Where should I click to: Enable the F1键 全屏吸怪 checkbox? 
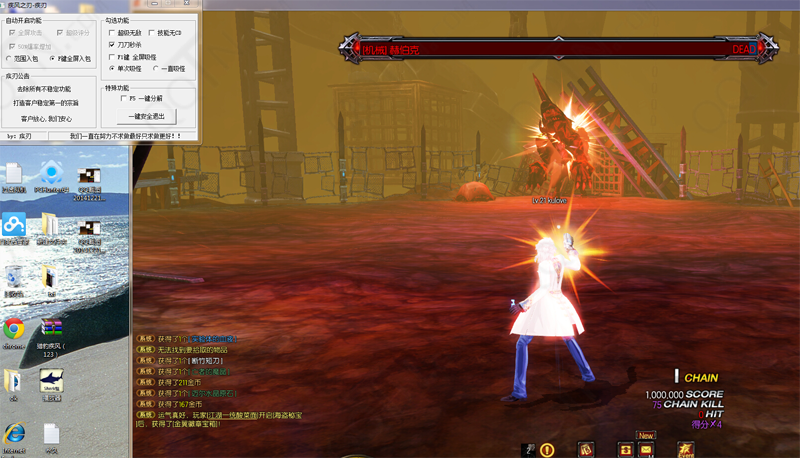coord(111,57)
